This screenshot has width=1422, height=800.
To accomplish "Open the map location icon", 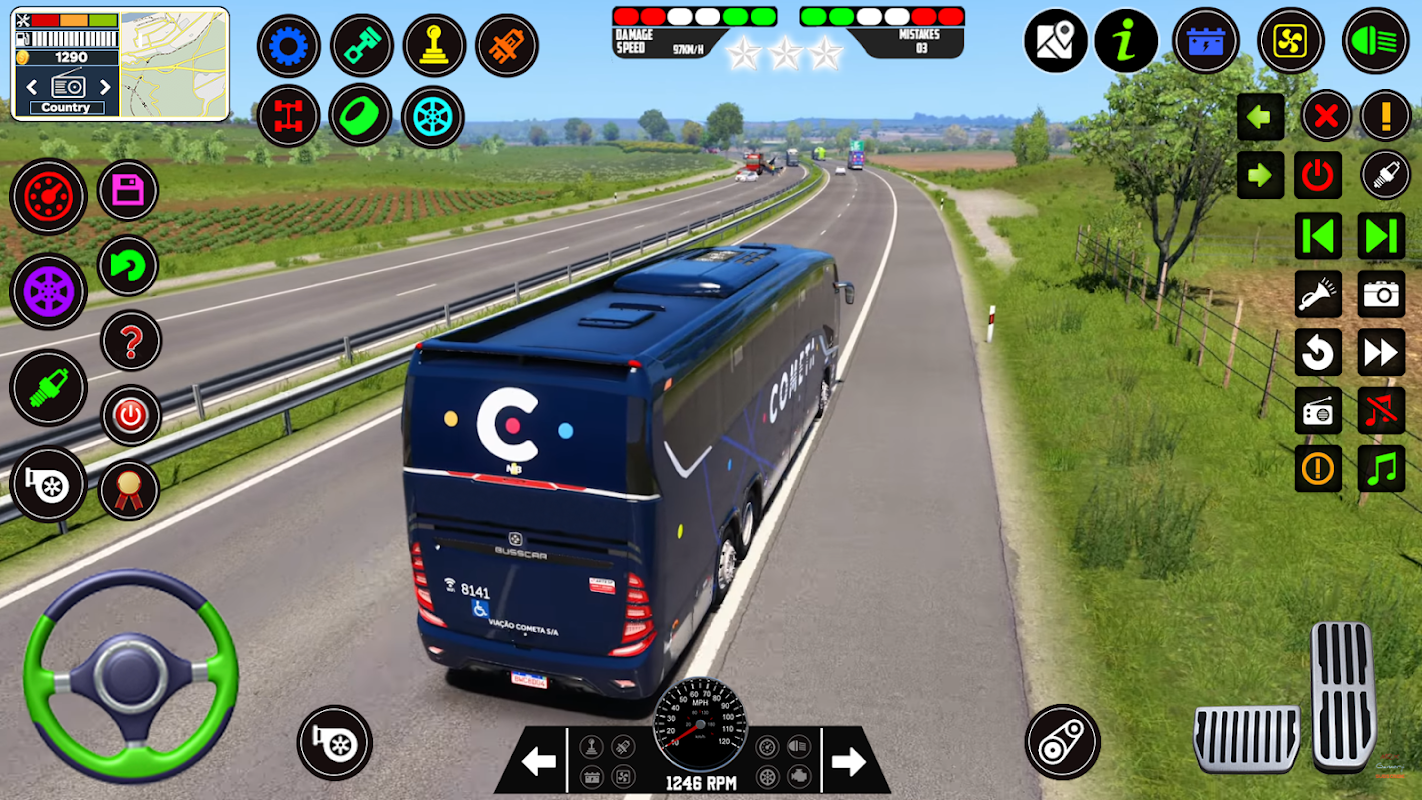I will pos(1055,41).
